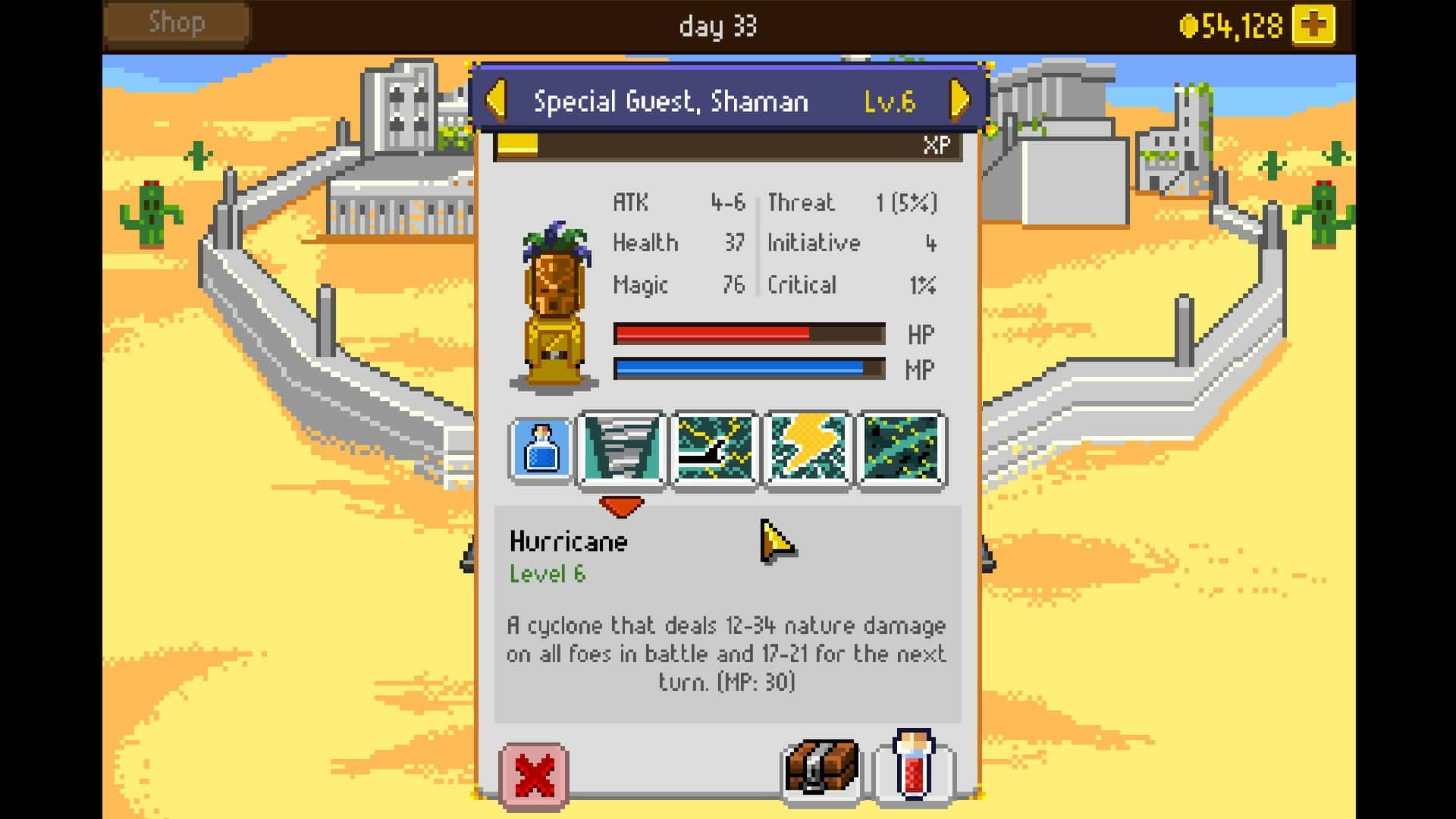View the rightmost sparking storm skill
The width and height of the screenshot is (1456, 819).
(900, 449)
